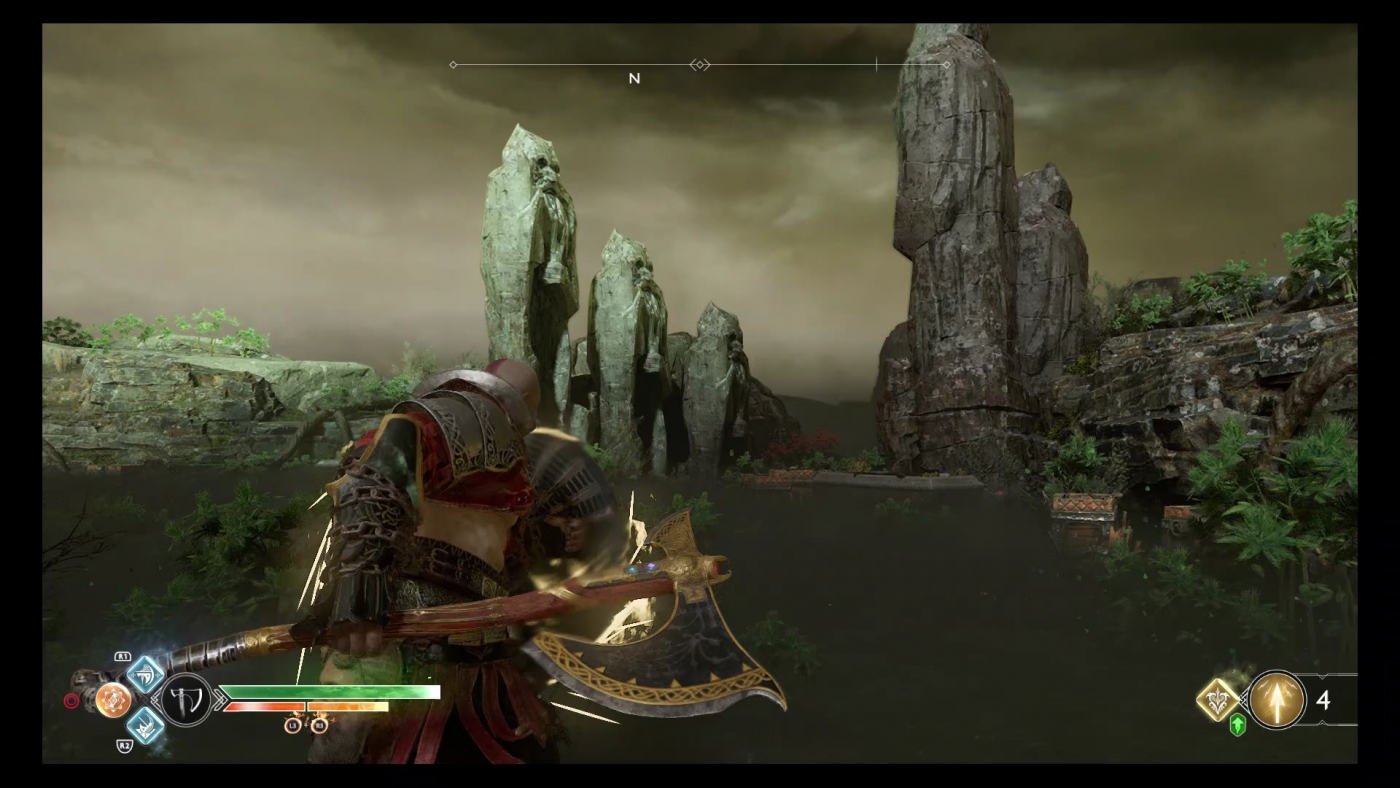Click the green upward arrow buff icon
This screenshot has height=788, width=1400.
(1238, 725)
